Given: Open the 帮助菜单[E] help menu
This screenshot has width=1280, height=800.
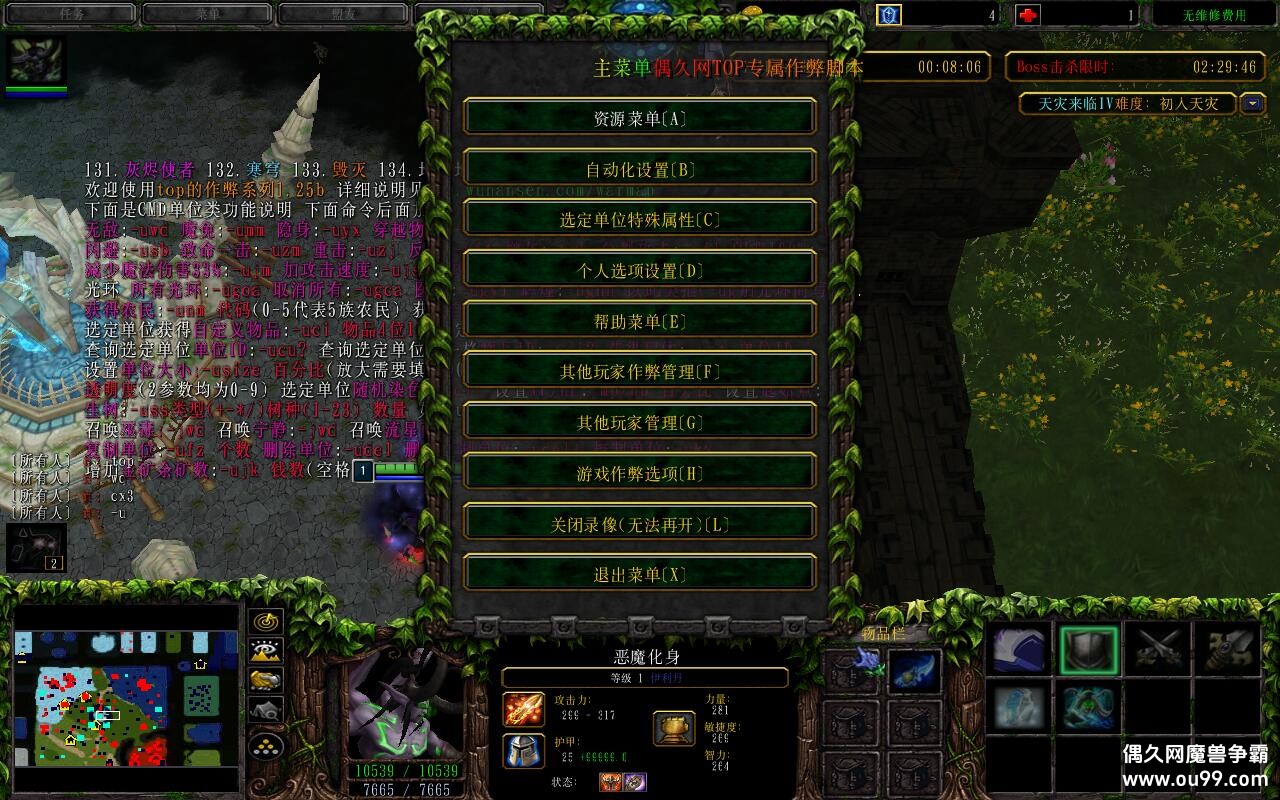Looking at the screenshot, I should 640,321.
